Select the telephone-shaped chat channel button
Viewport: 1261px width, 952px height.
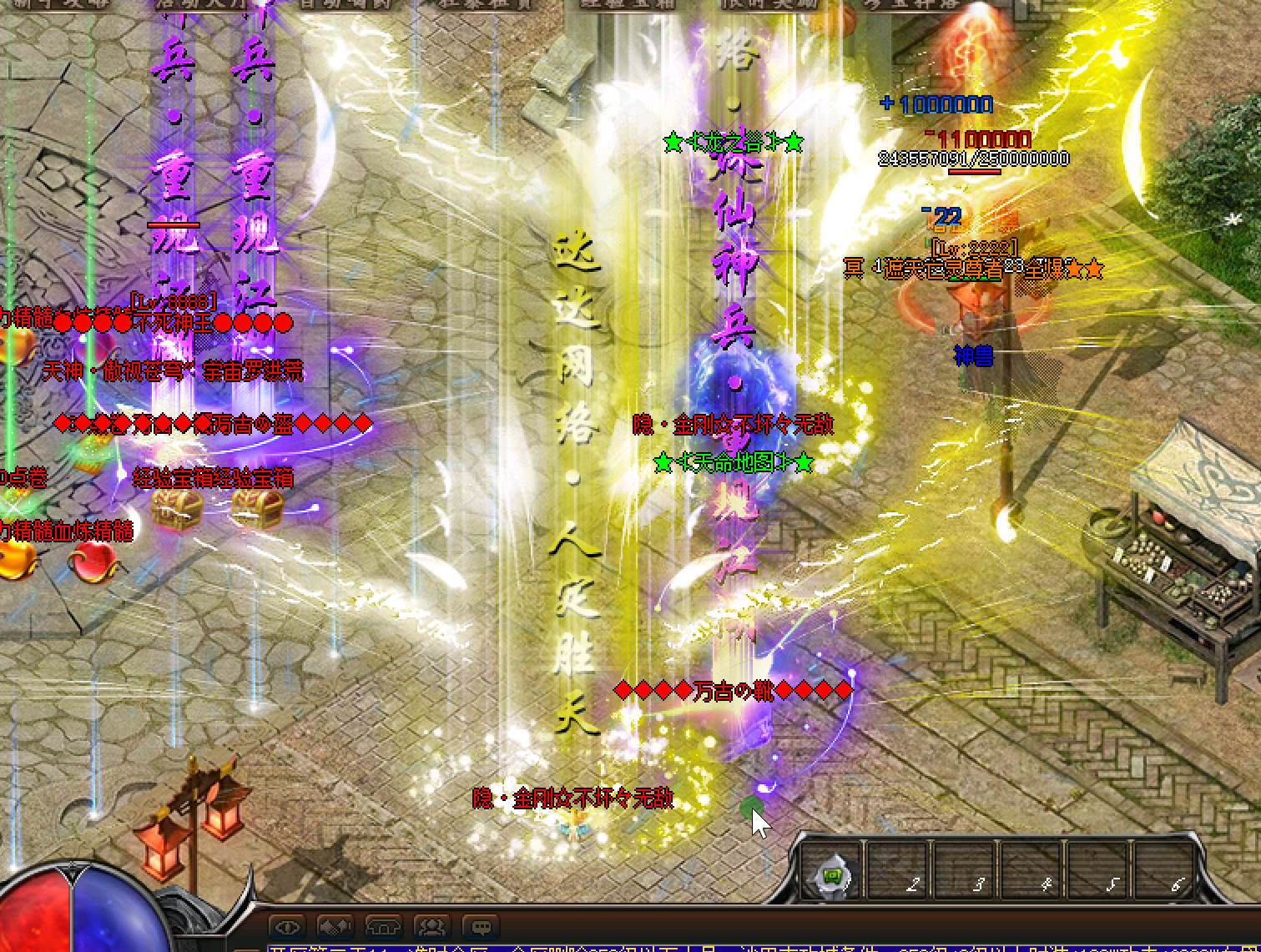(384, 926)
